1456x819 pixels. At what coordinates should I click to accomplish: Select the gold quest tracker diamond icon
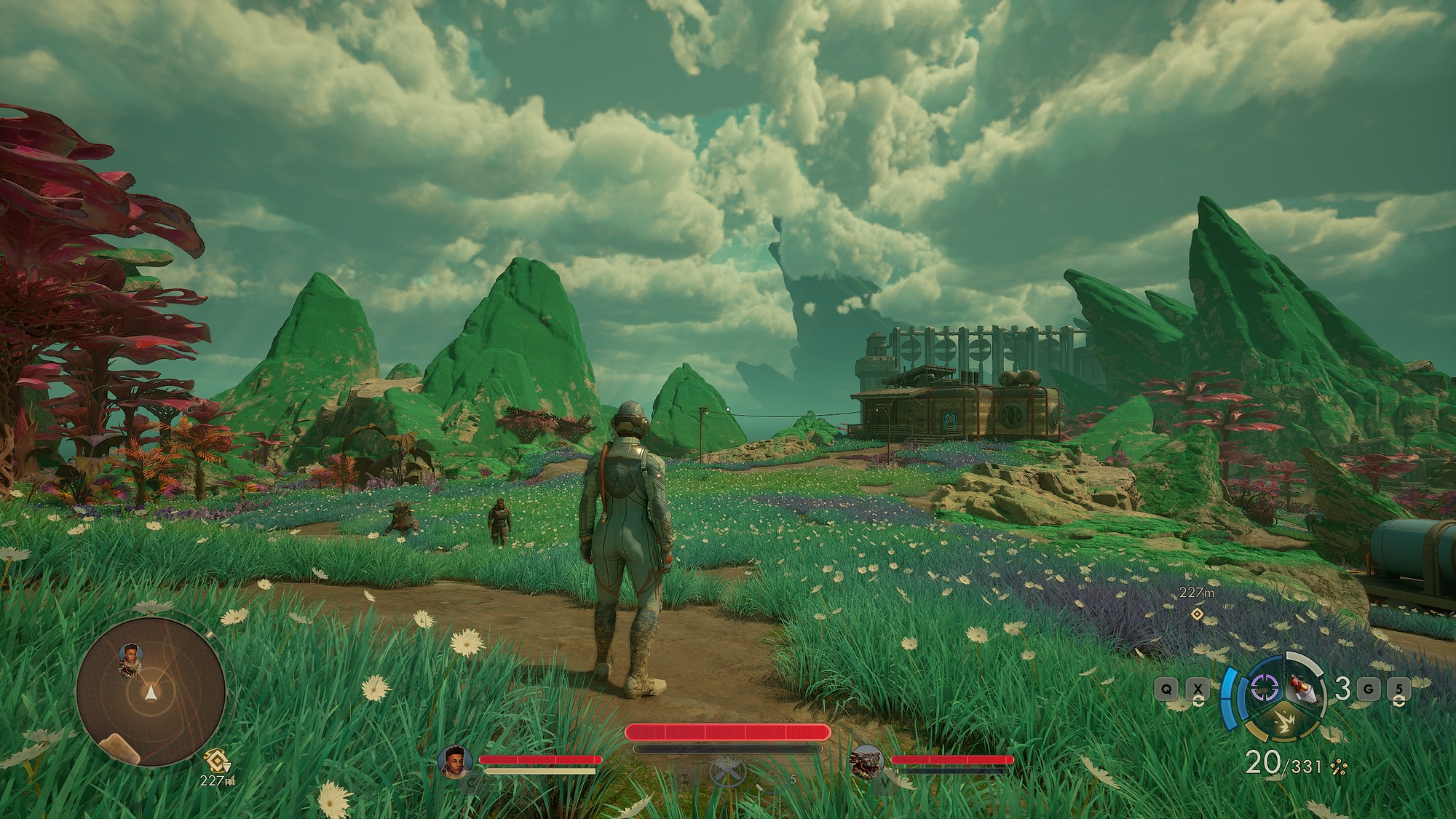pos(216,761)
